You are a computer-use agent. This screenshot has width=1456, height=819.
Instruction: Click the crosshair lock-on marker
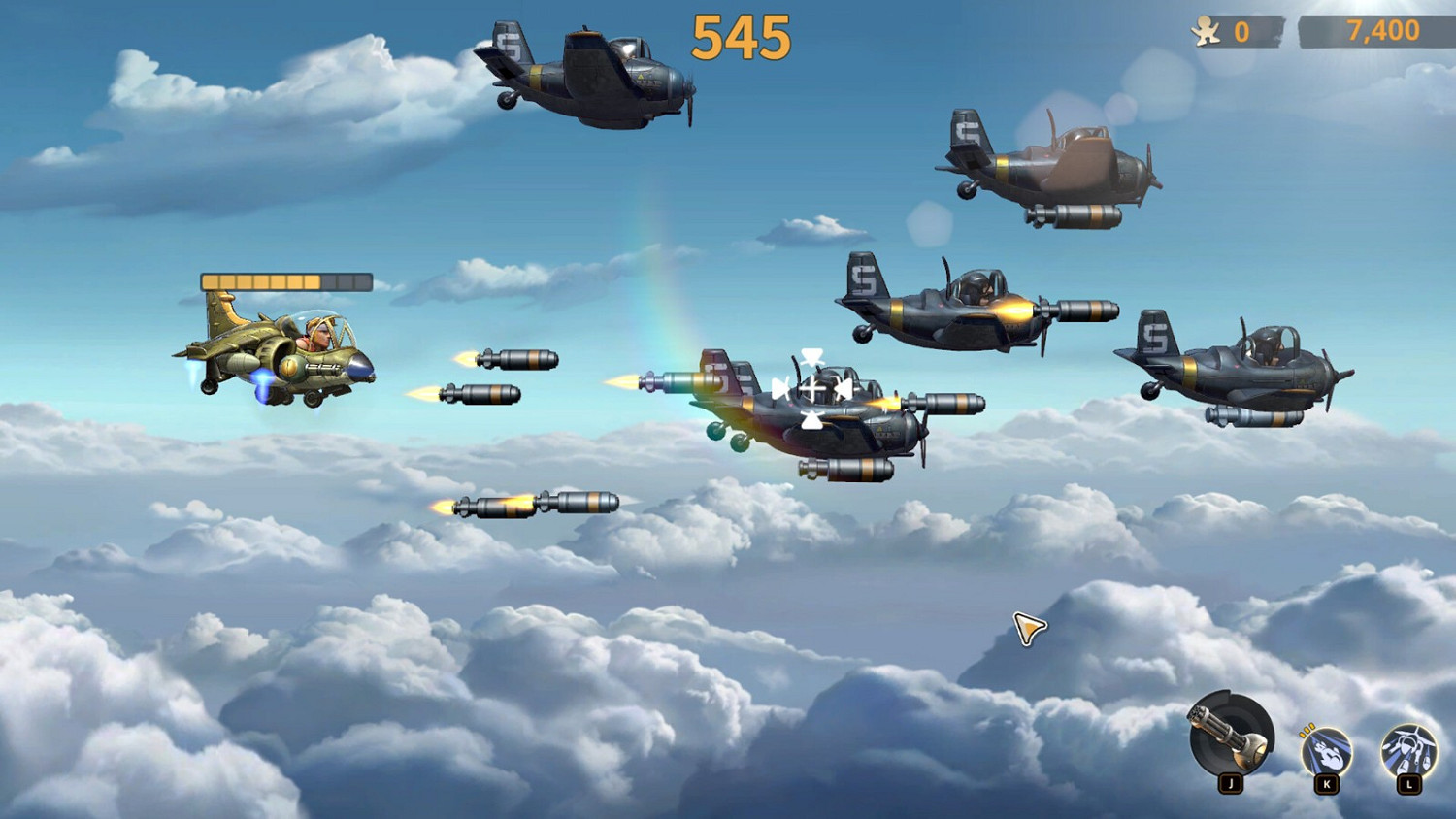point(812,390)
